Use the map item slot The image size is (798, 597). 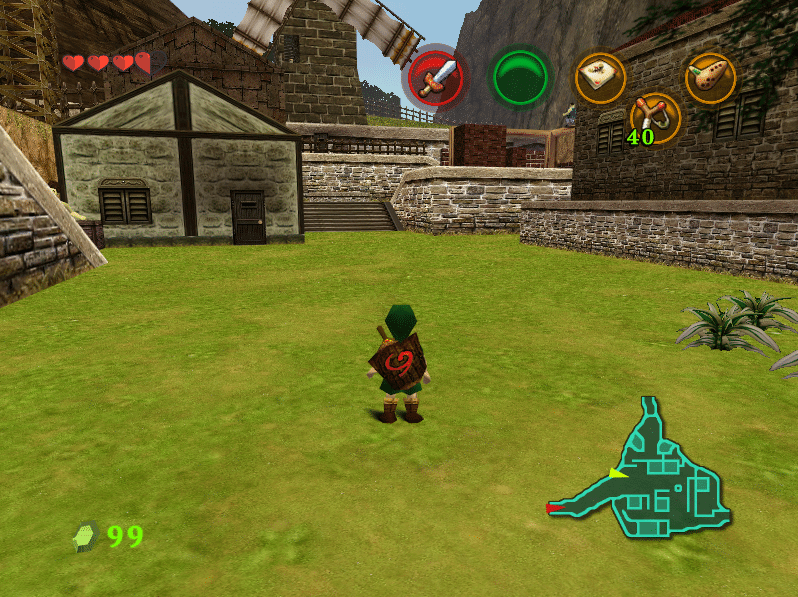click(601, 78)
